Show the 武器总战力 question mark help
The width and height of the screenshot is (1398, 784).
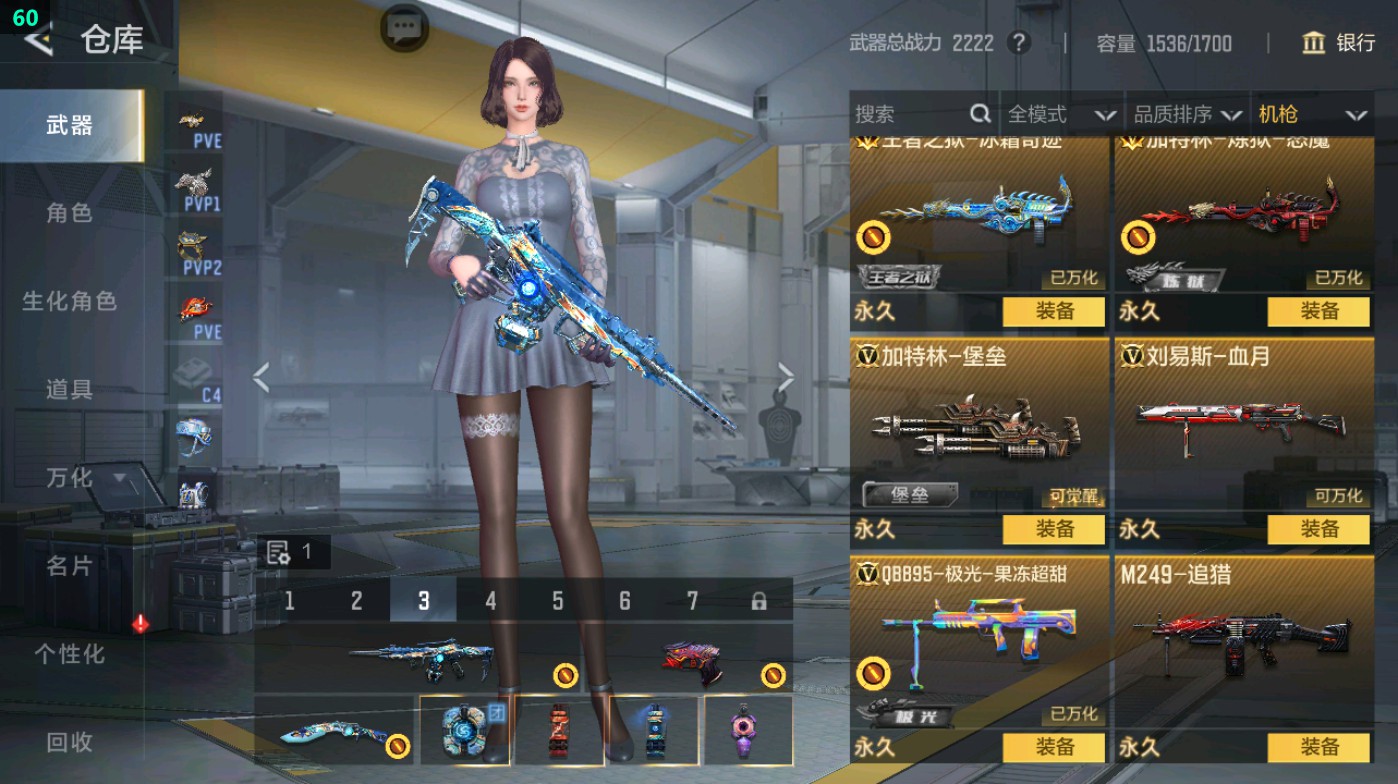click(1018, 43)
